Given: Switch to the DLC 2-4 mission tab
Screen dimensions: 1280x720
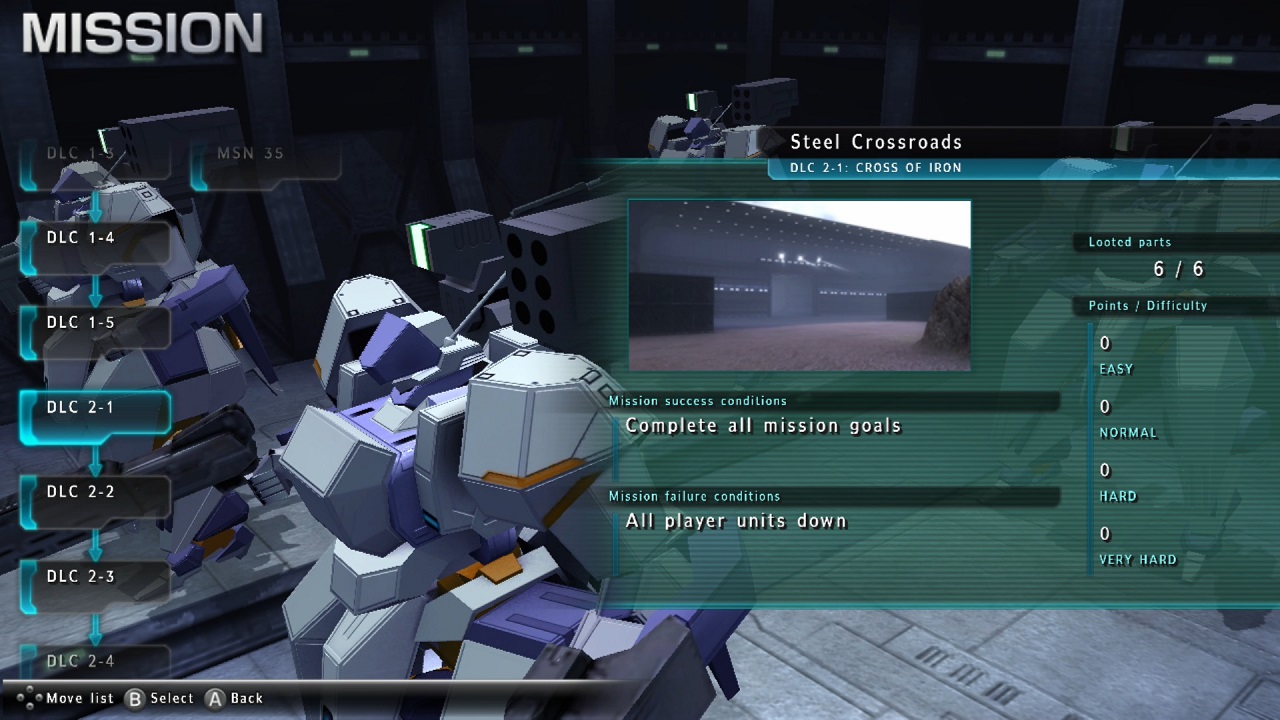Looking at the screenshot, I should coord(95,661).
